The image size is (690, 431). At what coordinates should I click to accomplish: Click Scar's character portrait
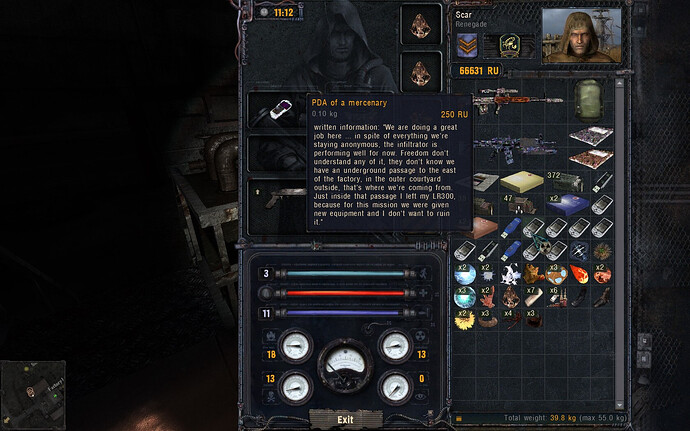[581, 33]
